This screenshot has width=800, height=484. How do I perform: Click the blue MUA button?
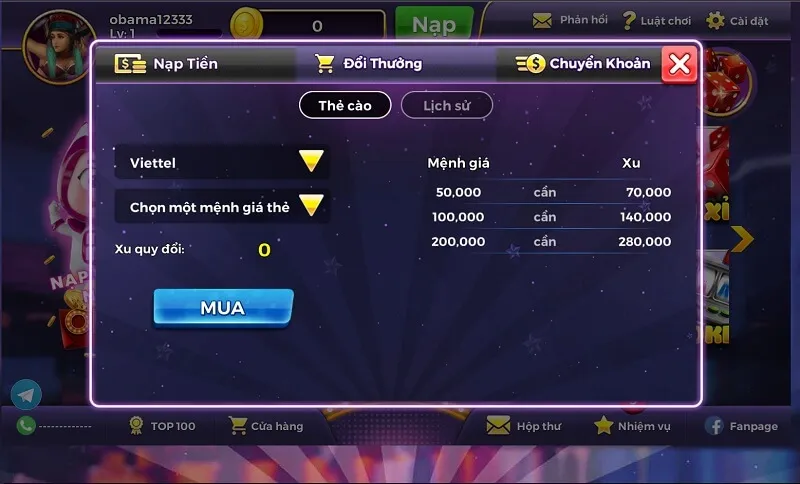pos(223,308)
